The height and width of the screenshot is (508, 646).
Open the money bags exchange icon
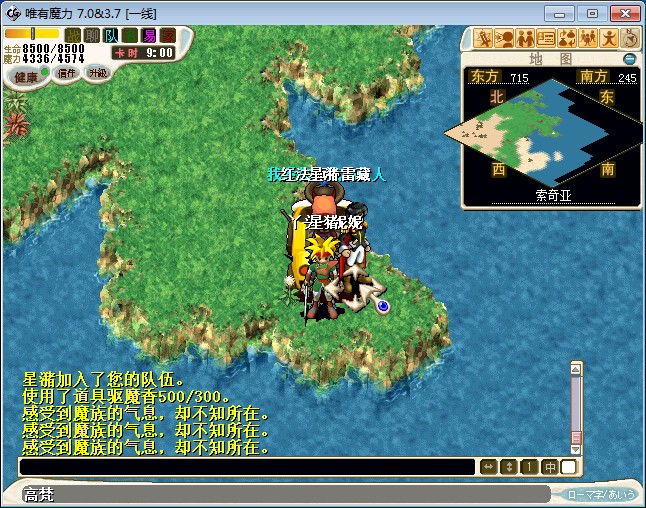pyautogui.click(x=567, y=38)
